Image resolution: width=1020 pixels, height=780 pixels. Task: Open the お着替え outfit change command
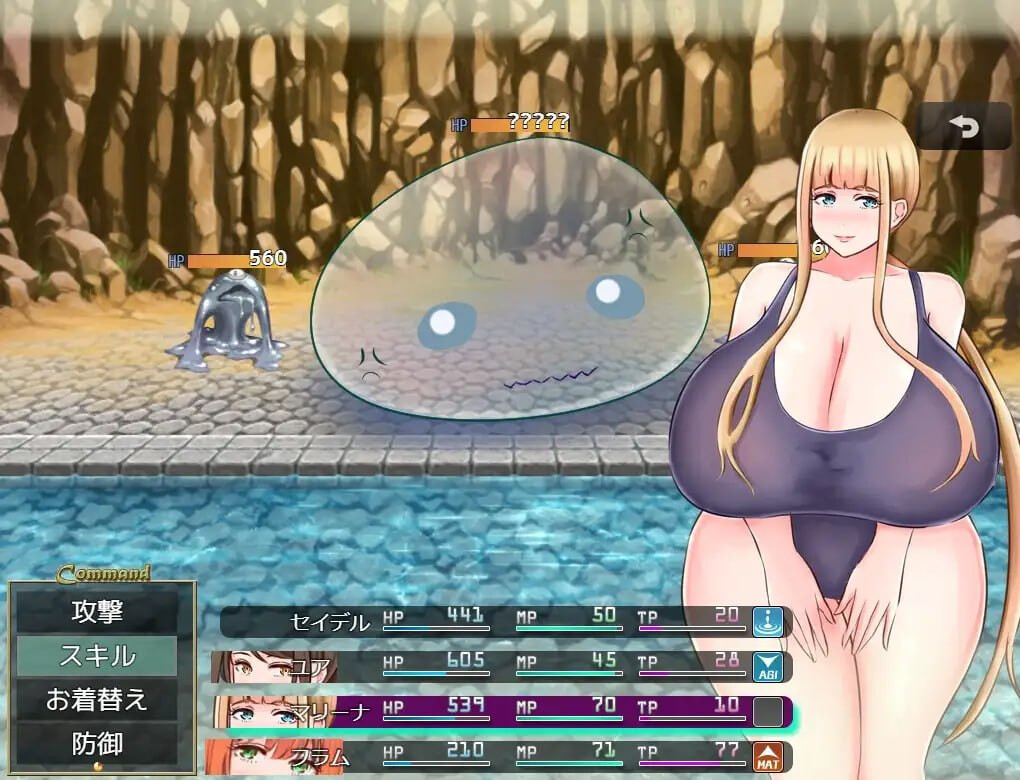[x=97, y=700]
